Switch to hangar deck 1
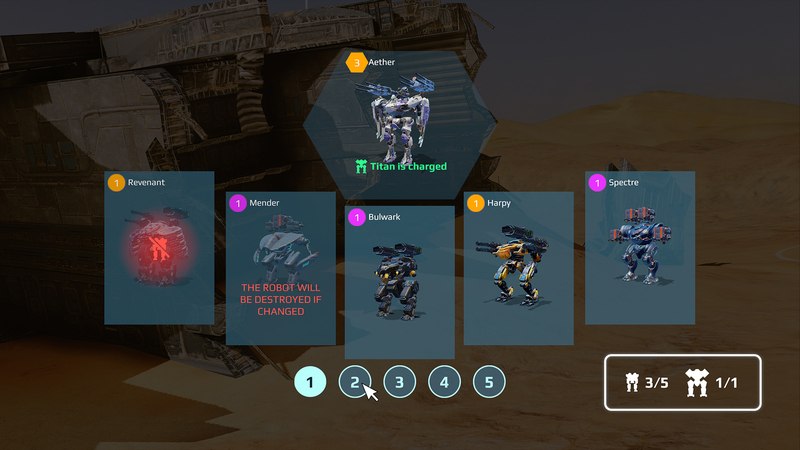Image resolution: width=800 pixels, height=450 pixels. (x=310, y=381)
